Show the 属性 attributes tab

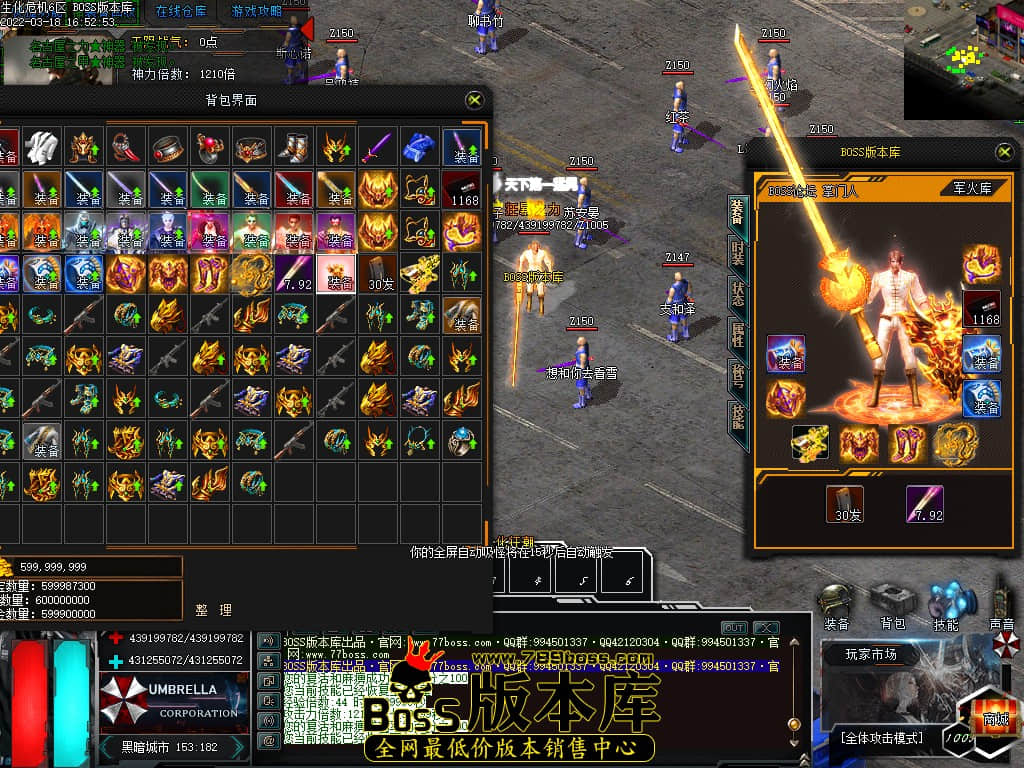737,335
